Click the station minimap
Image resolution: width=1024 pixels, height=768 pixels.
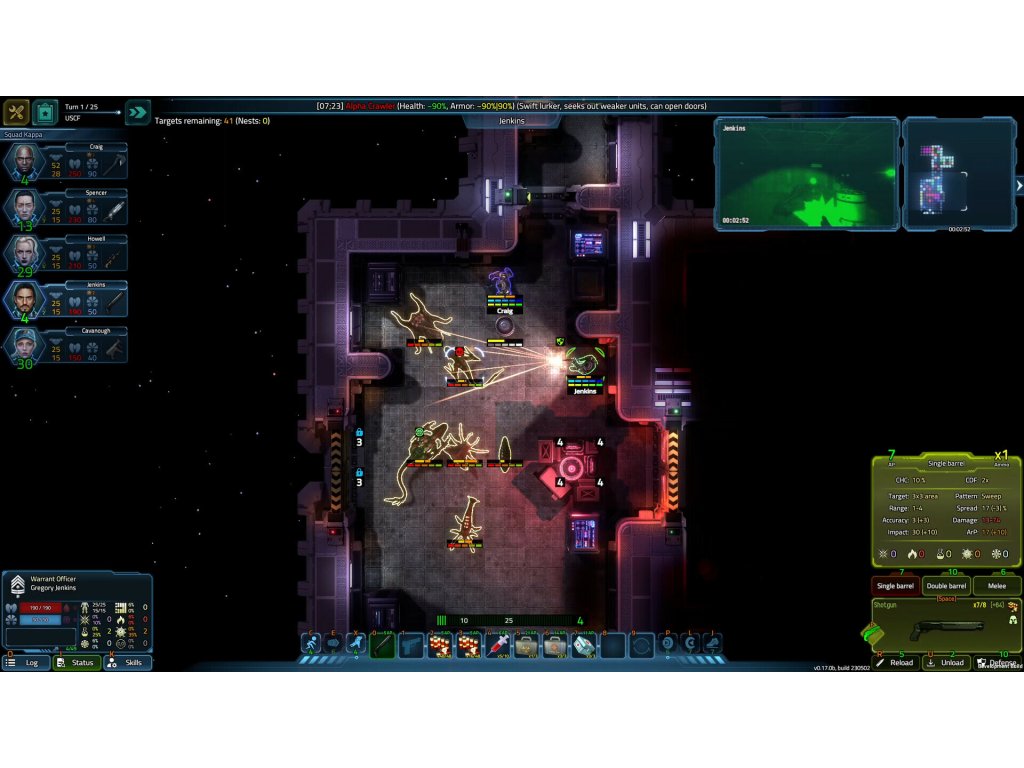pyautogui.click(x=957, y=174)
